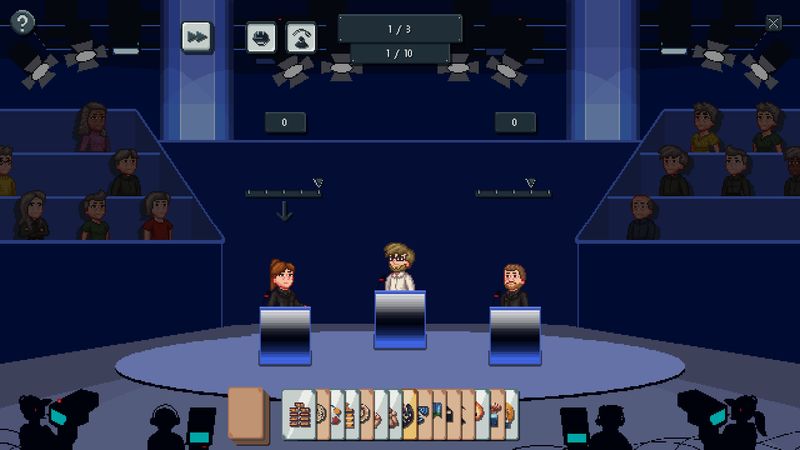Click the person with arc icon button
The width and height of the screenshot is (800, 450).
pos(301,37)
